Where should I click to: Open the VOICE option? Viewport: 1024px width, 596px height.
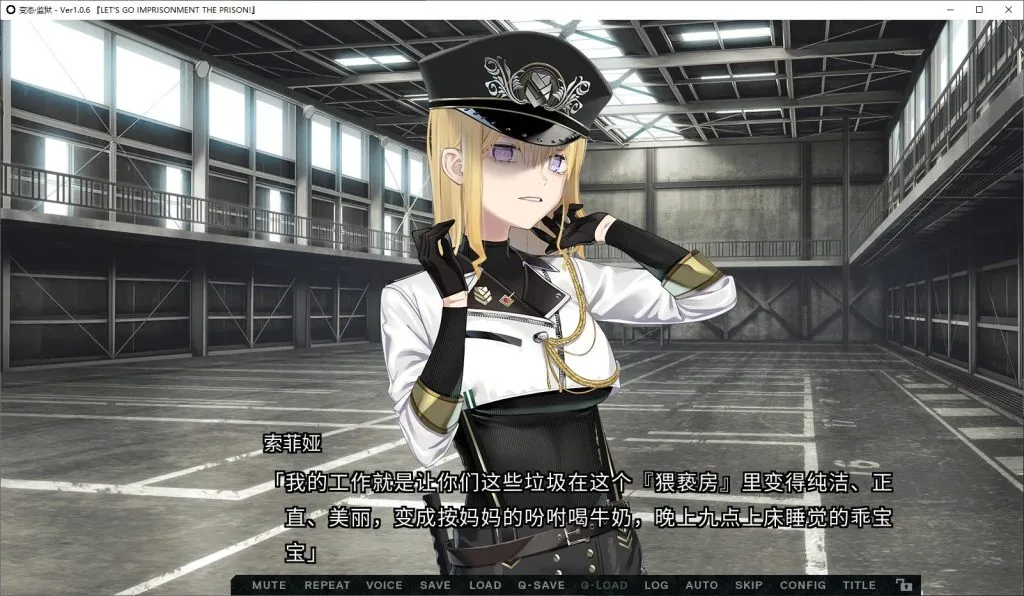click(384, 585)
